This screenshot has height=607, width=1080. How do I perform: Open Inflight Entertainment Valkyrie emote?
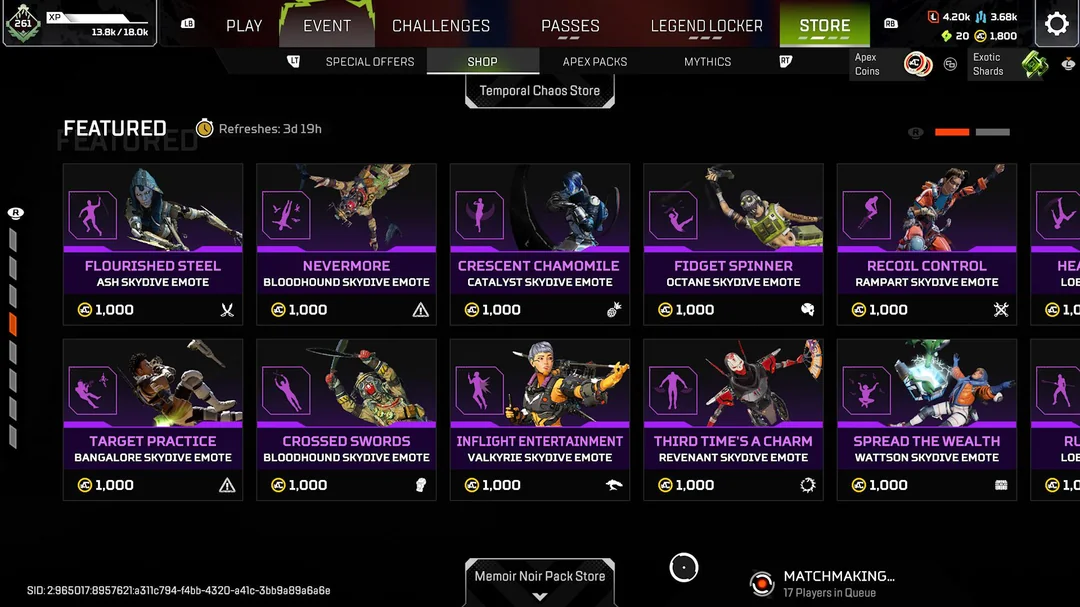click(540, 419)
